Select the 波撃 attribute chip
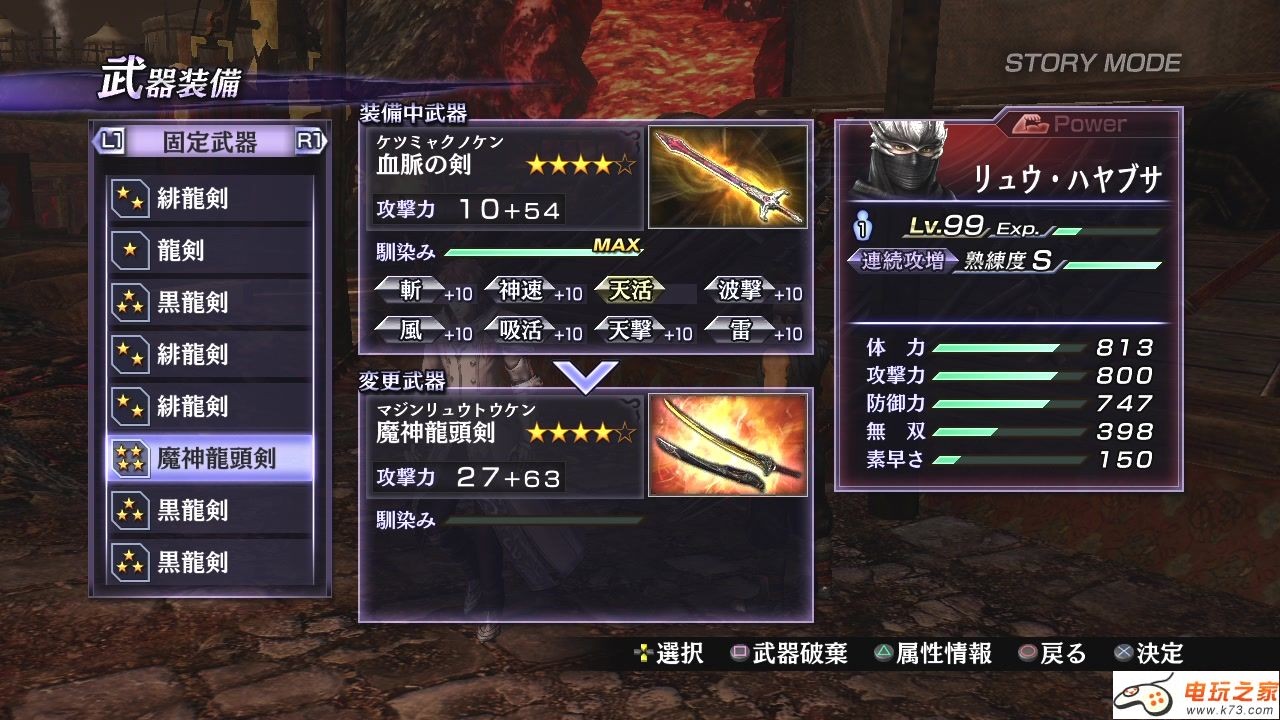The height and width of the screenshot is (720, 1280). point(741,291)
